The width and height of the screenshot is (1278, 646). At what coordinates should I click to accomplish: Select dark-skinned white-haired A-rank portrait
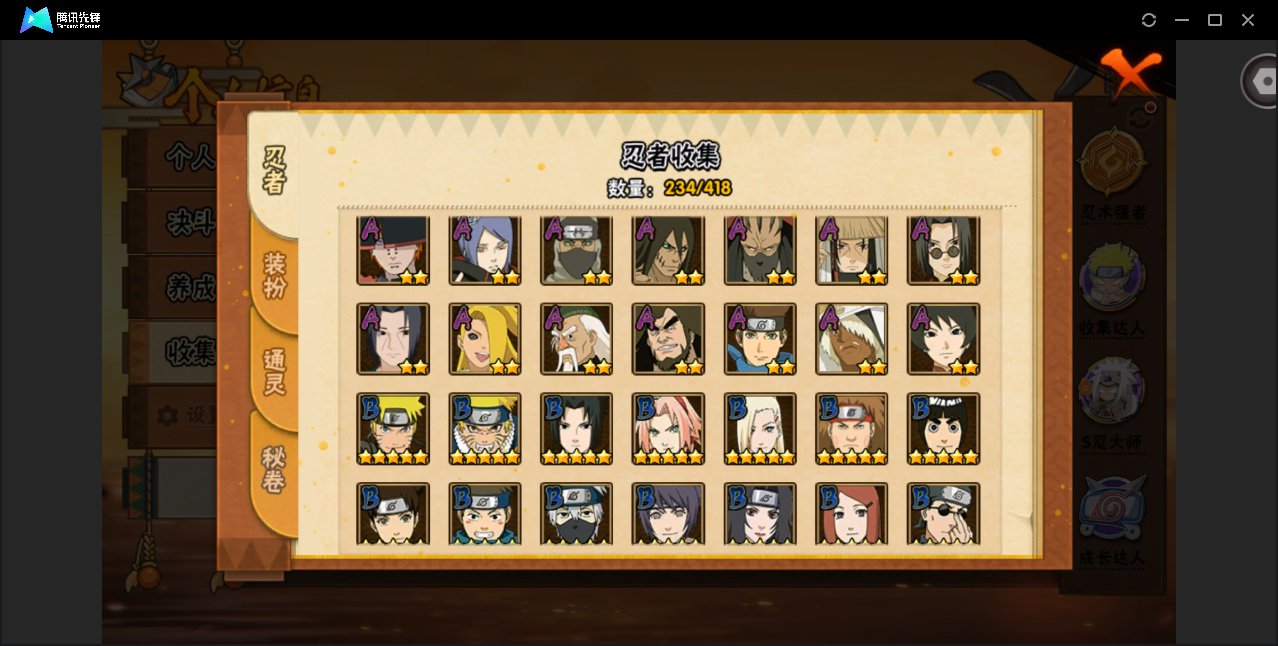point(852,339)
